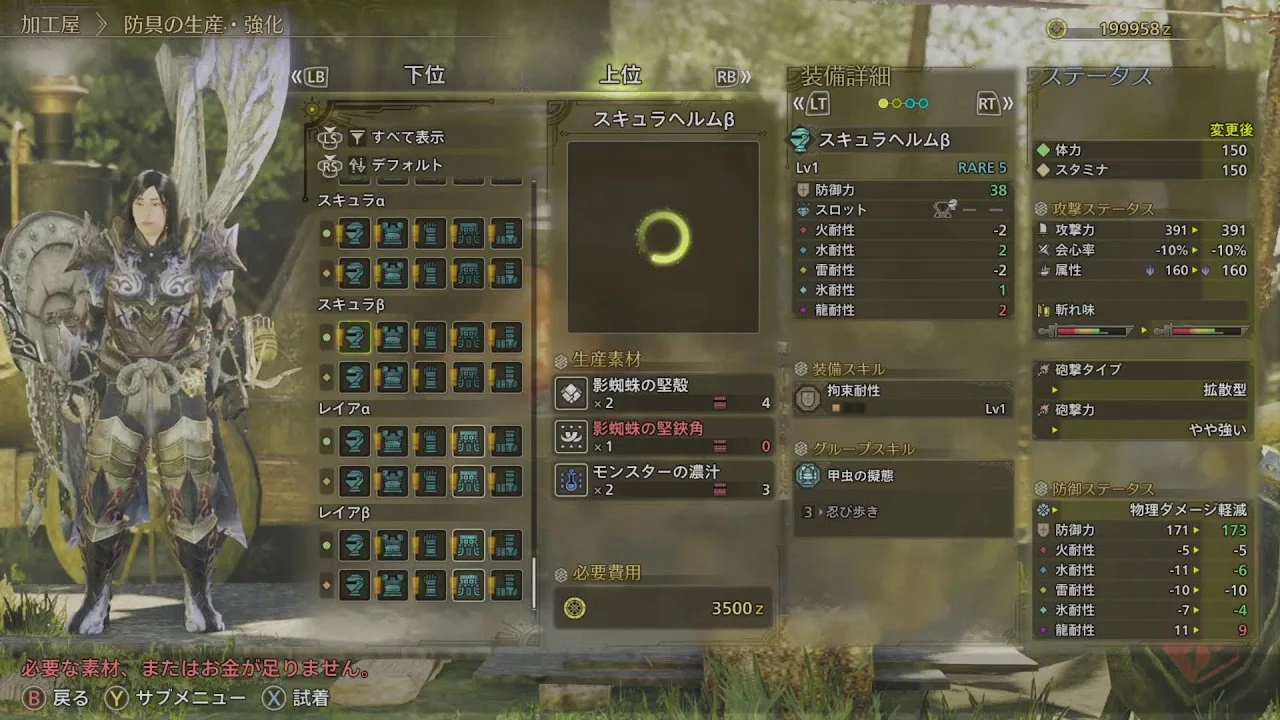Image resolution: width=1280 pixels, height=720 pixels.
Task: Select the 影蜘蛛の堅殻 material row
Action: click(x=664, y=393)
